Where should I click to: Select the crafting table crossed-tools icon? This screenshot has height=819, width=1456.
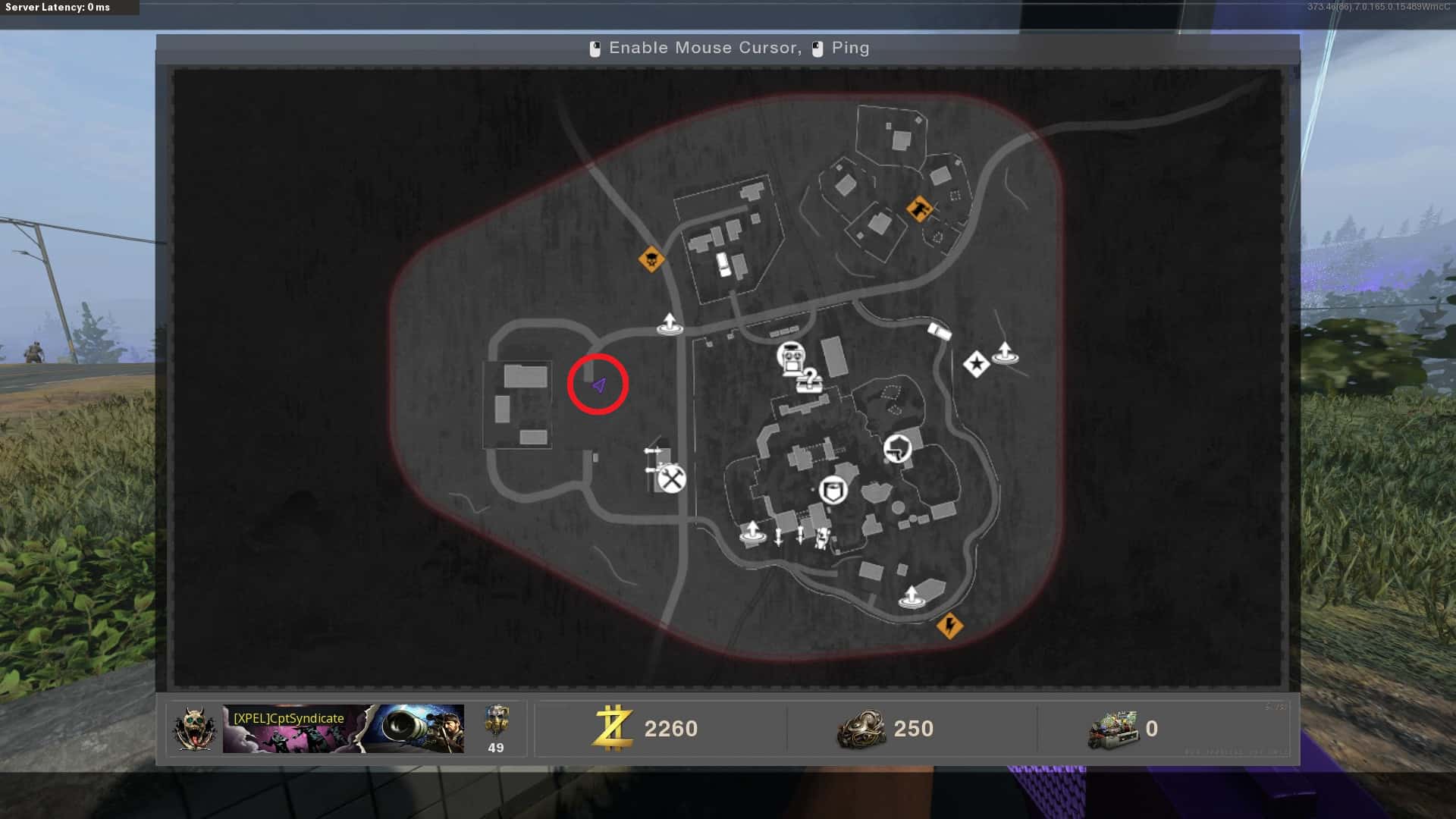671,479
